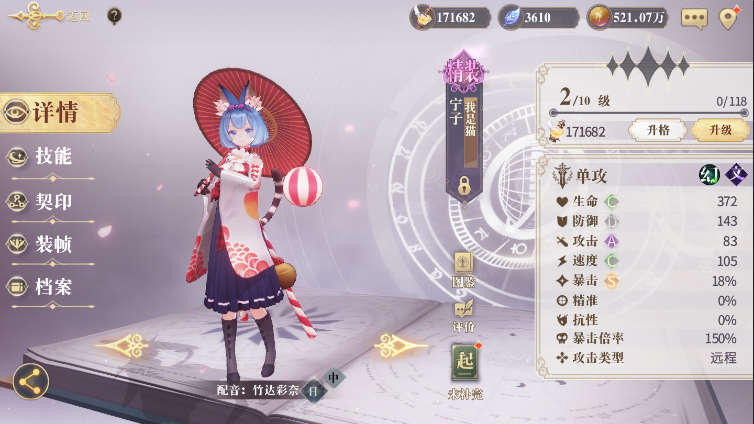Switch voice language to 中
754x424 pixels.
334,378
